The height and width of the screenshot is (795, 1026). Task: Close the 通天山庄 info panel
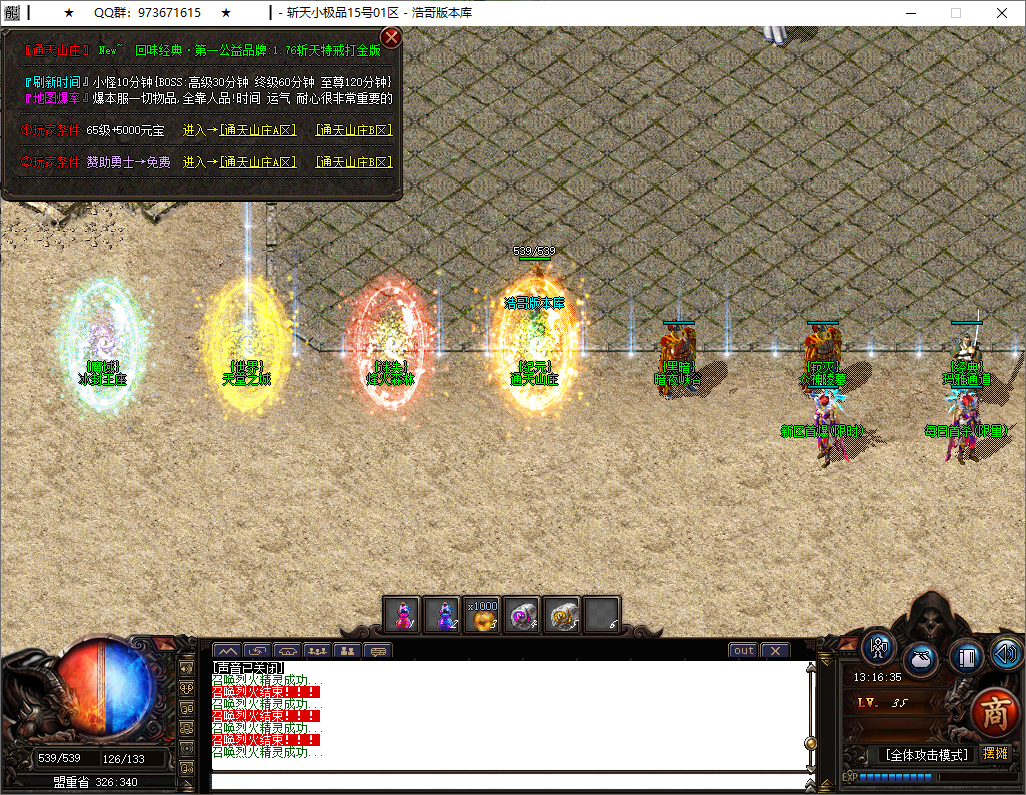point(392,38)
